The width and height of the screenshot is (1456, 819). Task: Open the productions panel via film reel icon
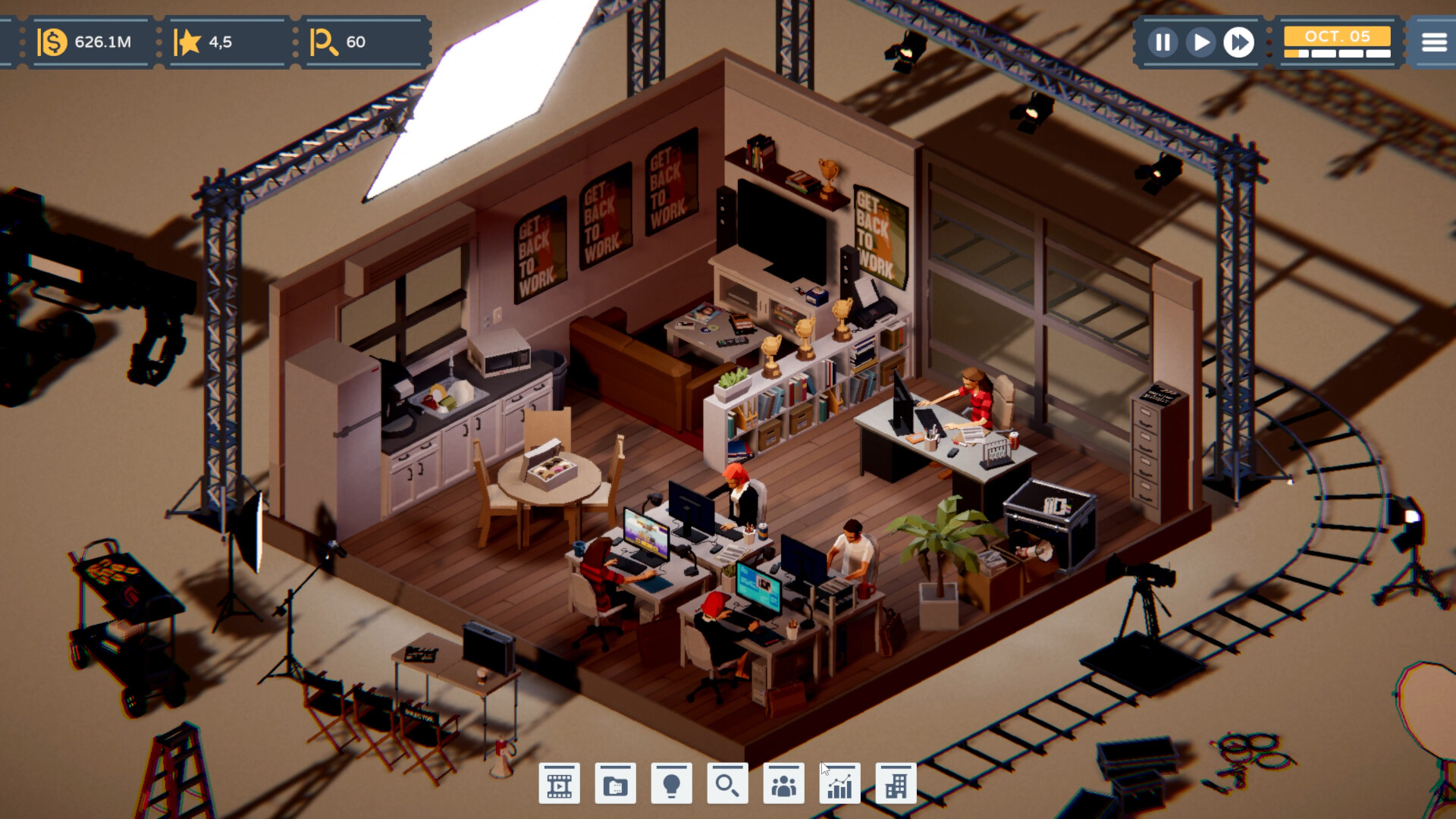coord(560,783)
